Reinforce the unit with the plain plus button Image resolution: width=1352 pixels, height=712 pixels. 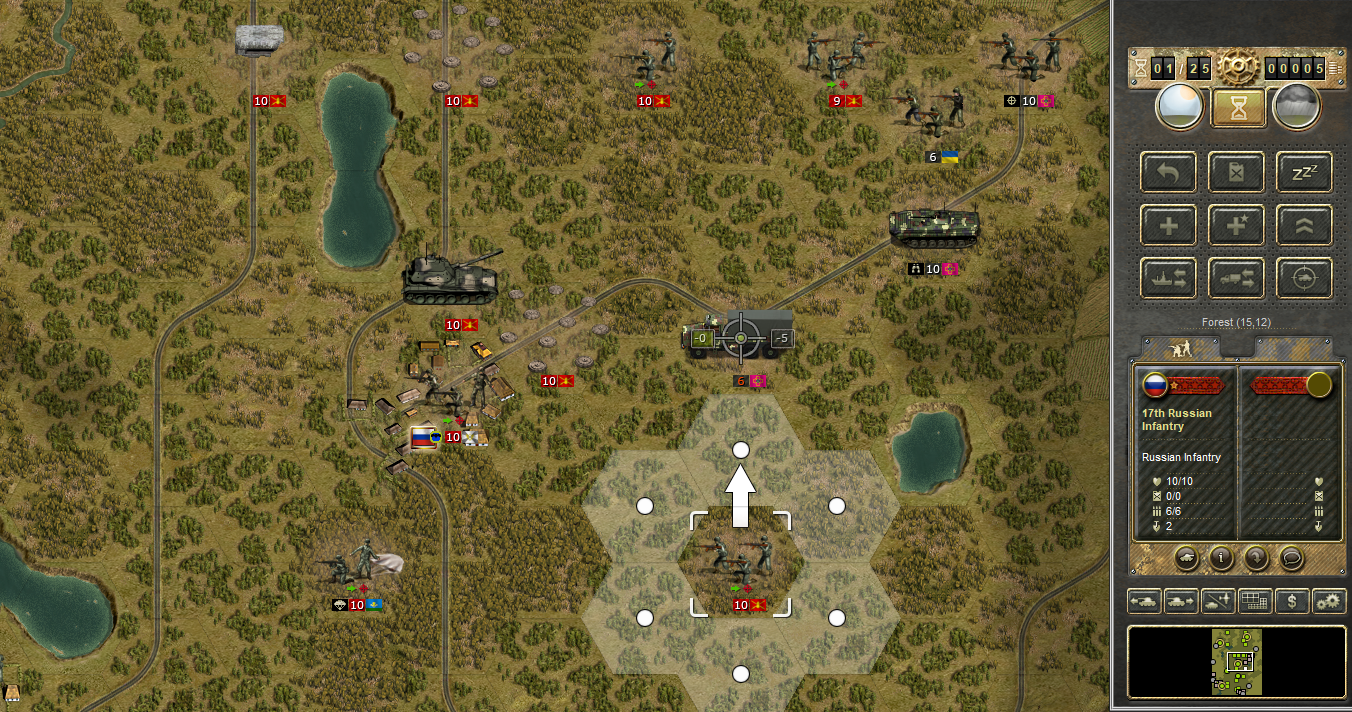point(1167,225)
